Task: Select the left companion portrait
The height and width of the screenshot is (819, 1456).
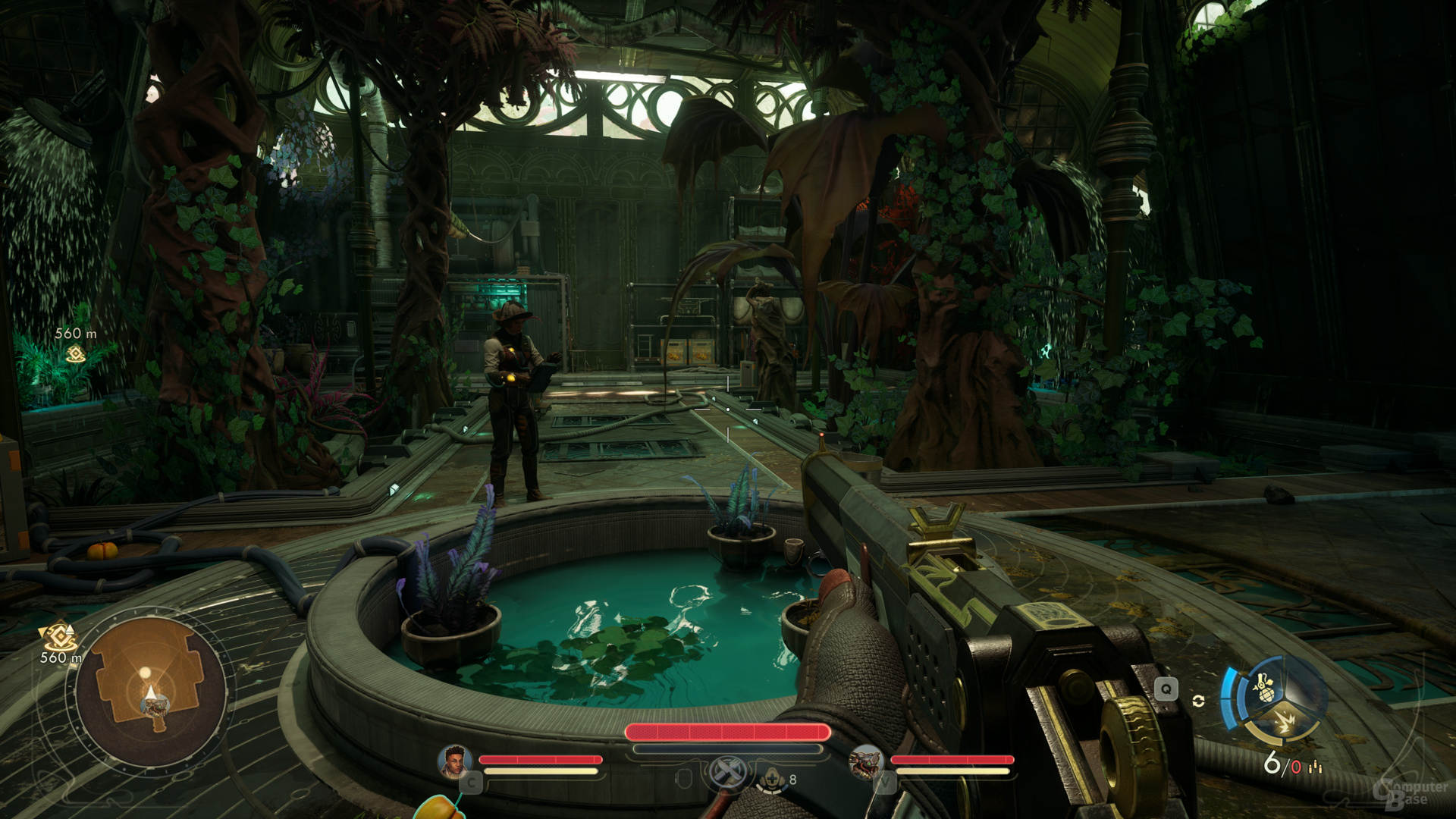Action: pos(454,761)
